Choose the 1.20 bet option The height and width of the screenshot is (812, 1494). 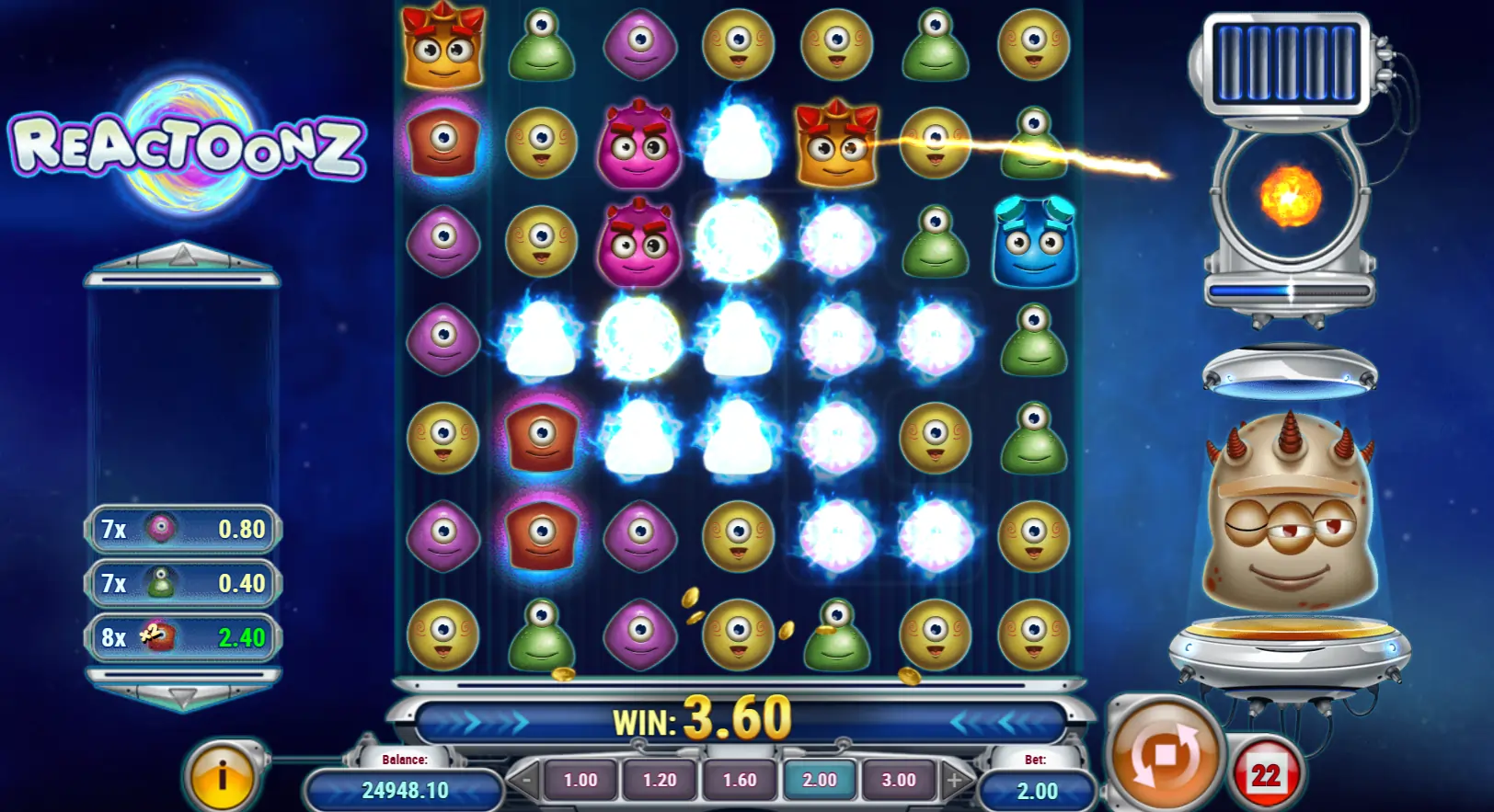tap(660, 781)
